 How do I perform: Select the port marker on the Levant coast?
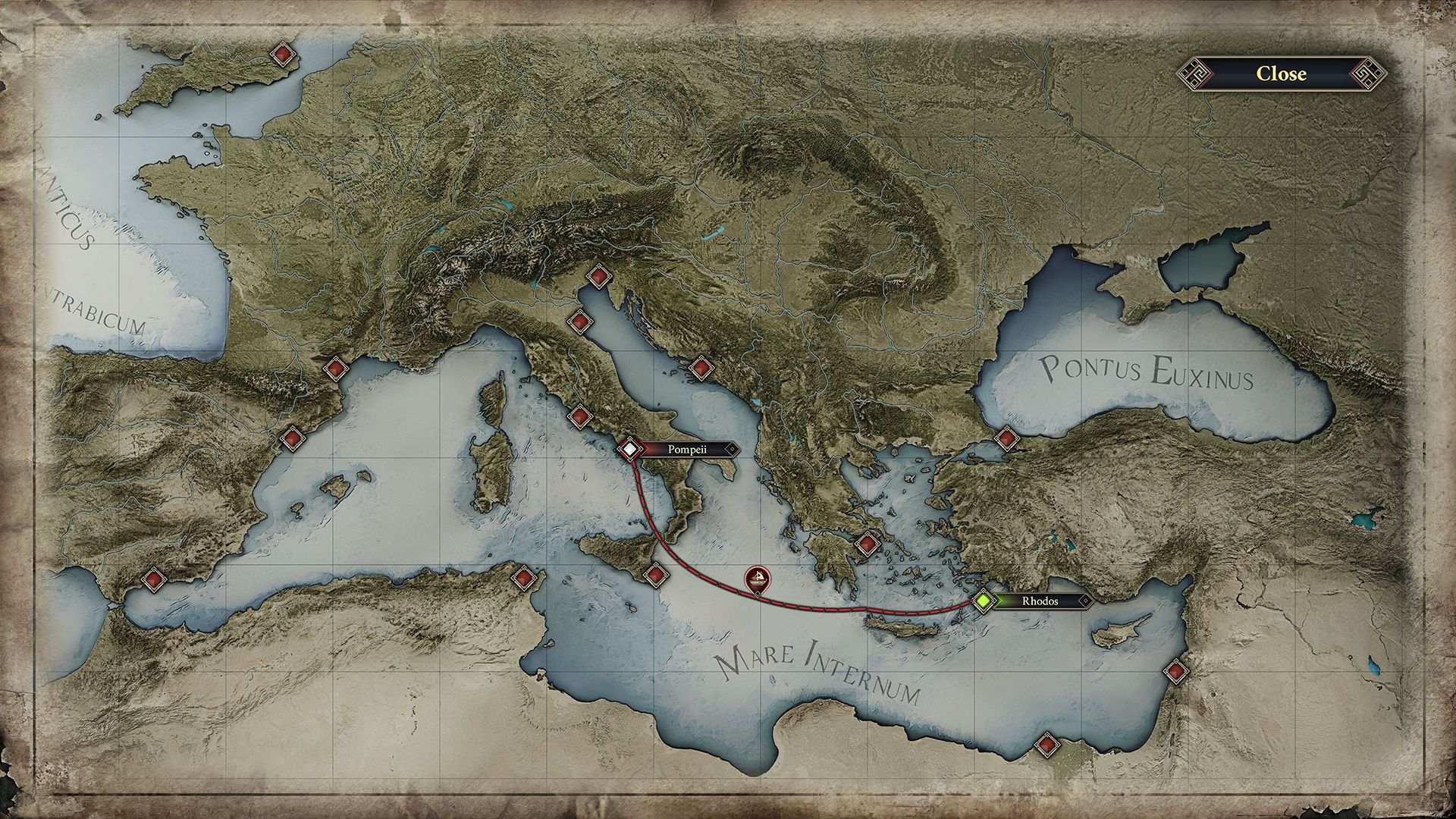click(1176, 671)
